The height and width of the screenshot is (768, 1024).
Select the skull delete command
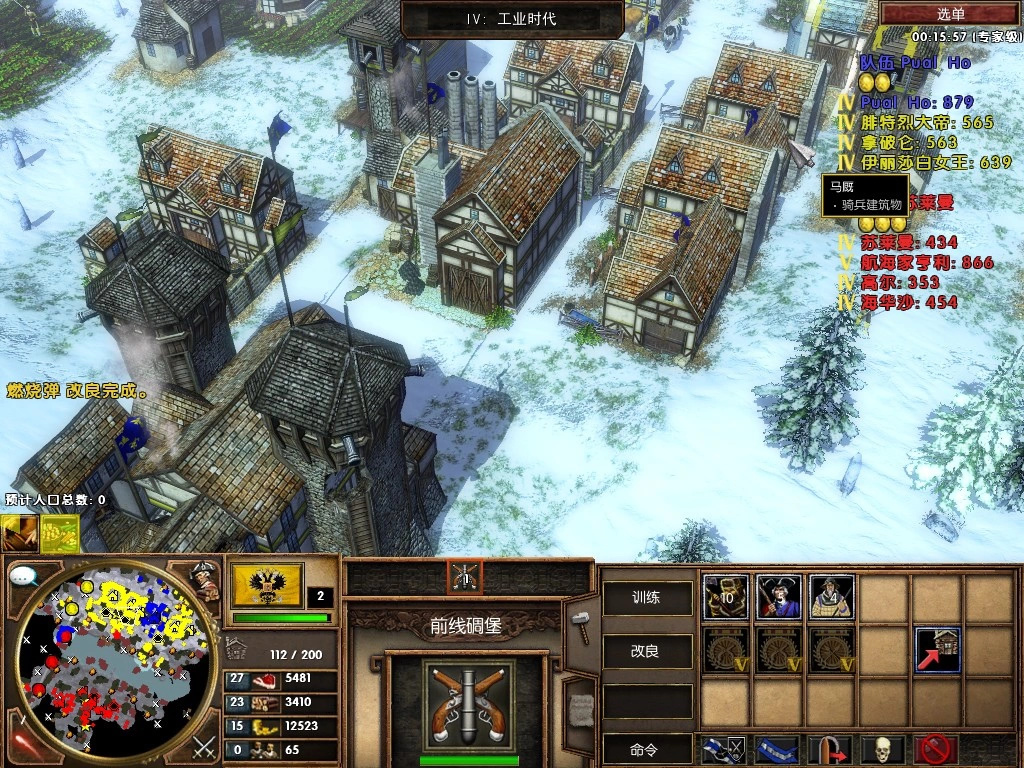883,749
